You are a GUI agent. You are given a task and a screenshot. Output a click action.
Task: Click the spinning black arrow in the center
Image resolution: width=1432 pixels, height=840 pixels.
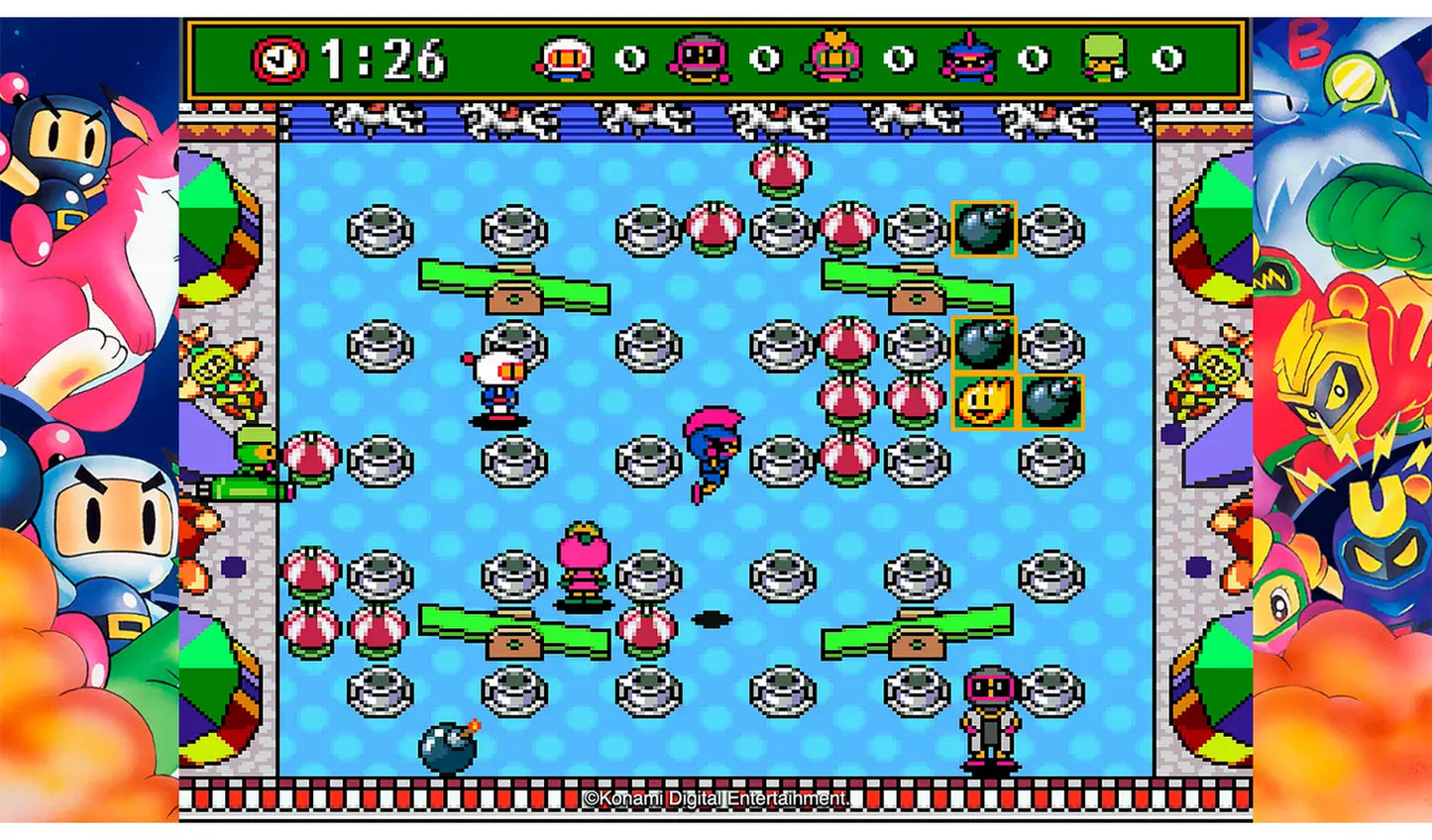click(x=714, y=619)
